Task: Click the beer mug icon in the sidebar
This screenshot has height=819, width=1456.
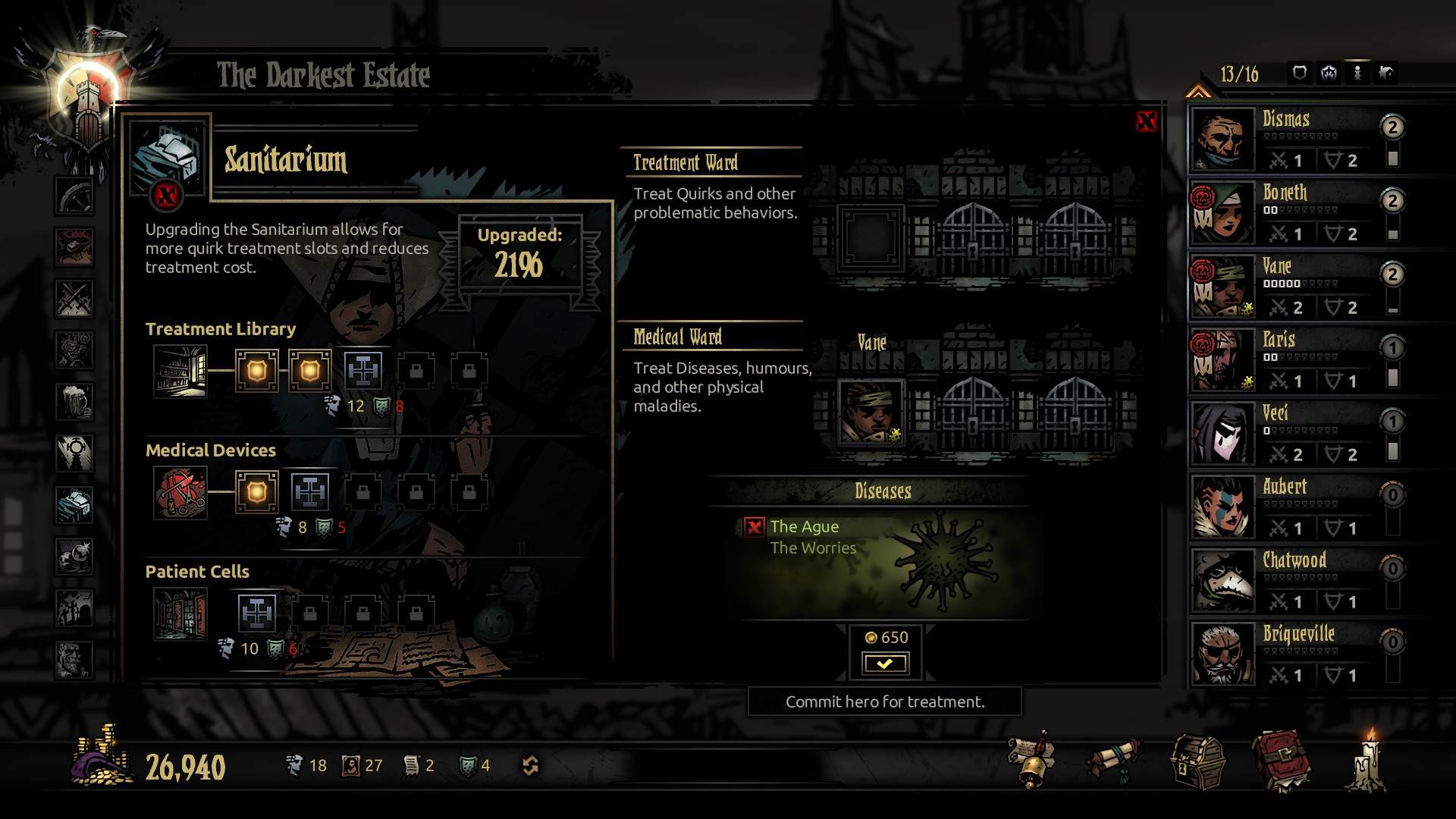Action: click(74, 402)
